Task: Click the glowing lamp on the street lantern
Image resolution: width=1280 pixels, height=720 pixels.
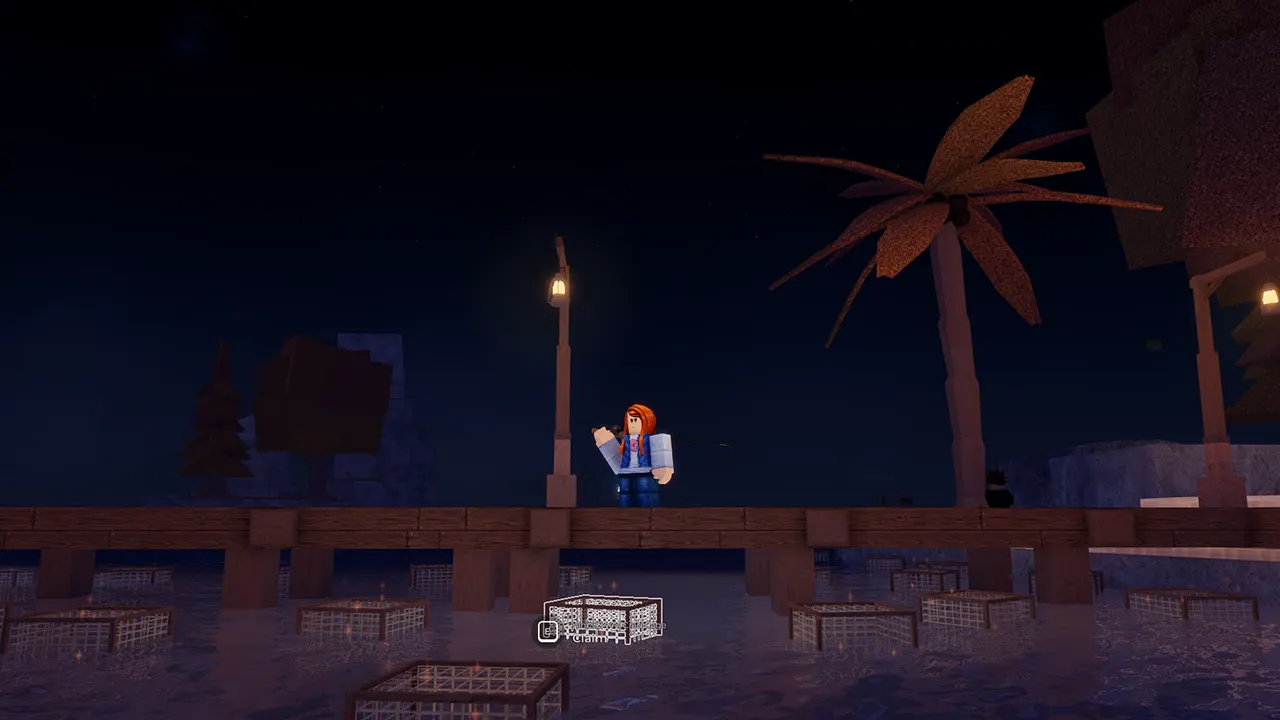Action: point(556,285)
